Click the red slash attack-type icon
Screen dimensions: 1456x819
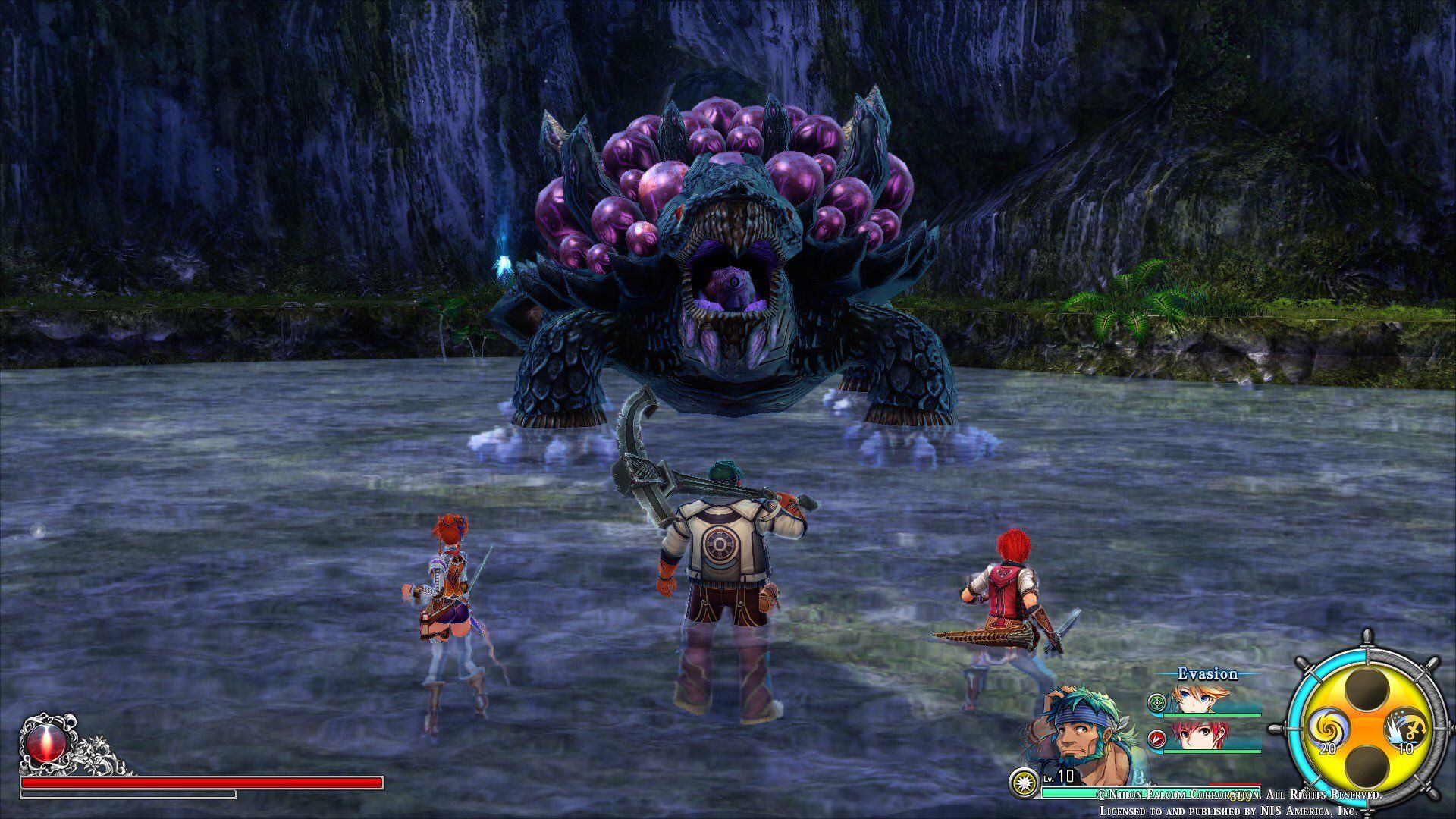pos(1156,738)
